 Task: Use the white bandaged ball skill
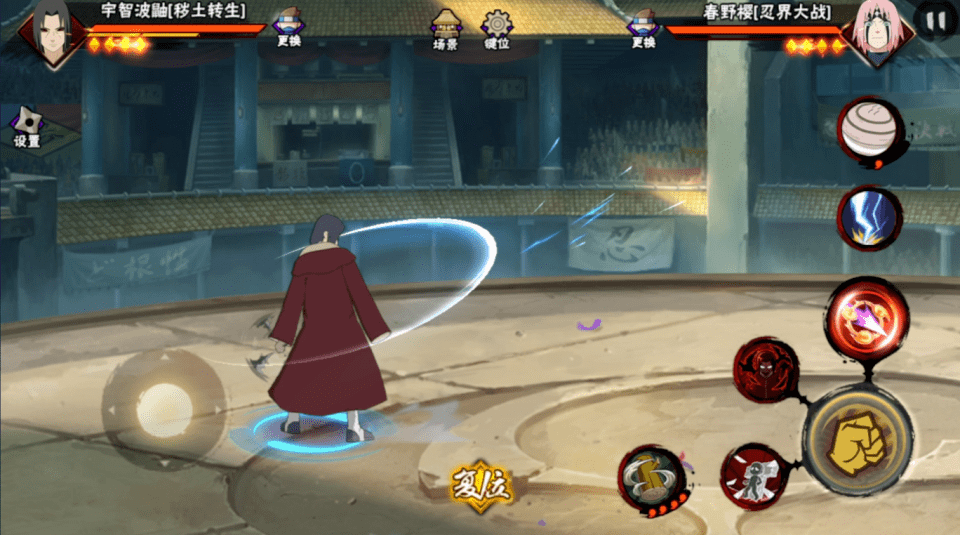pos(867,132)
